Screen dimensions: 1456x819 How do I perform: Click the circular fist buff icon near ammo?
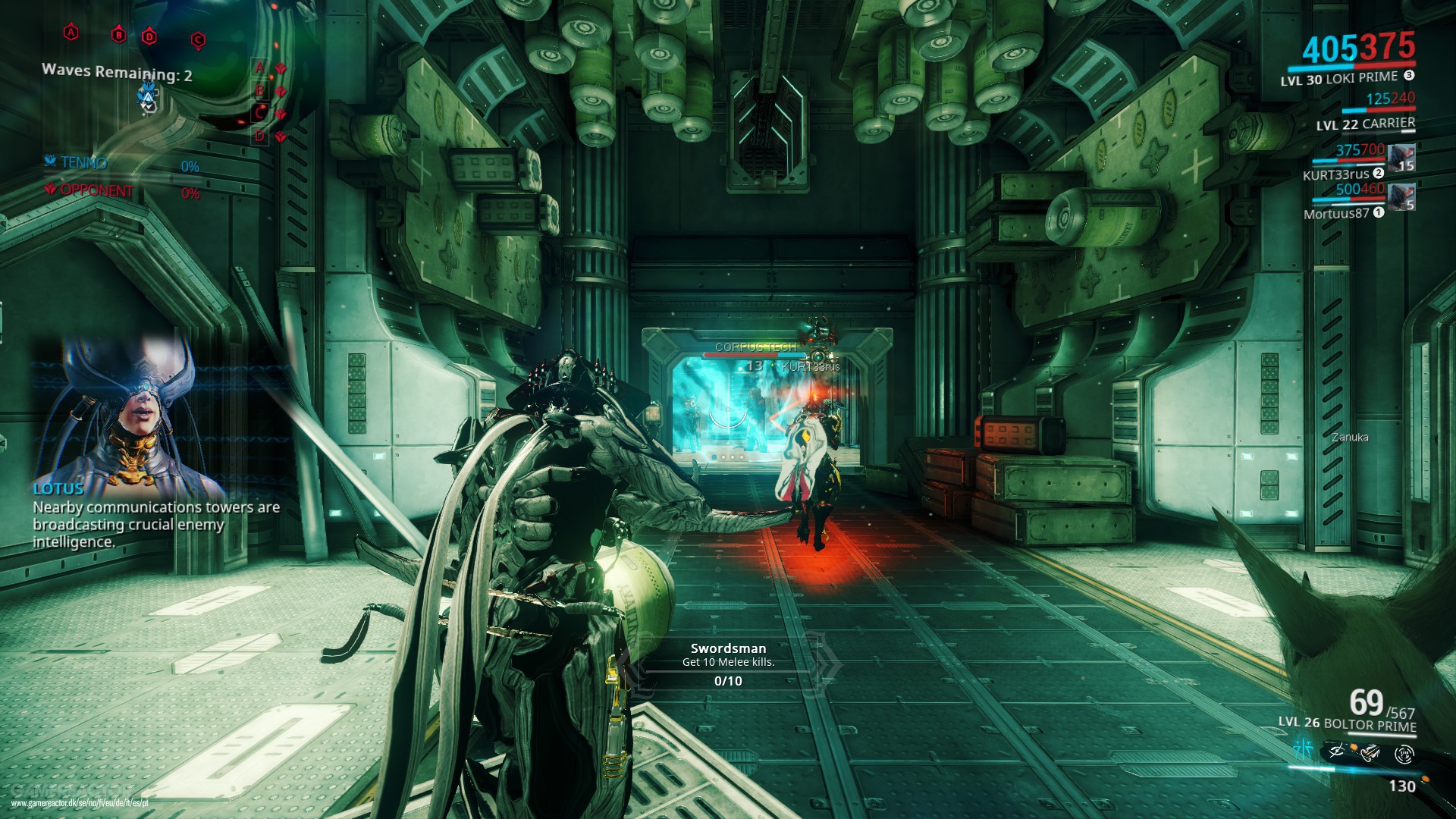pyautogui.click(x=1404, y=754)
